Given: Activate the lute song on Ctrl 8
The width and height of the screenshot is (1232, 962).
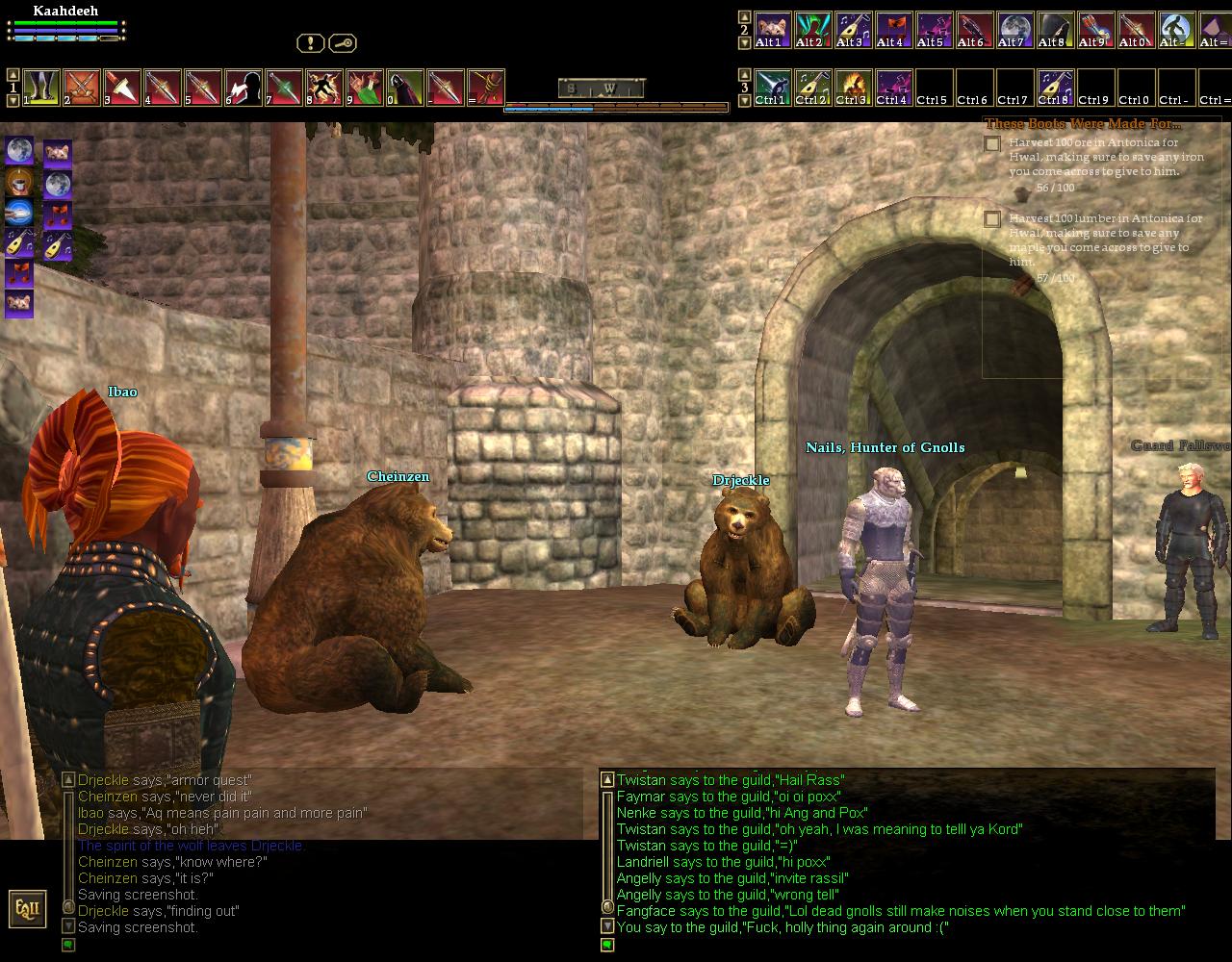Looking at the screenshot, I should point(1056,87).
